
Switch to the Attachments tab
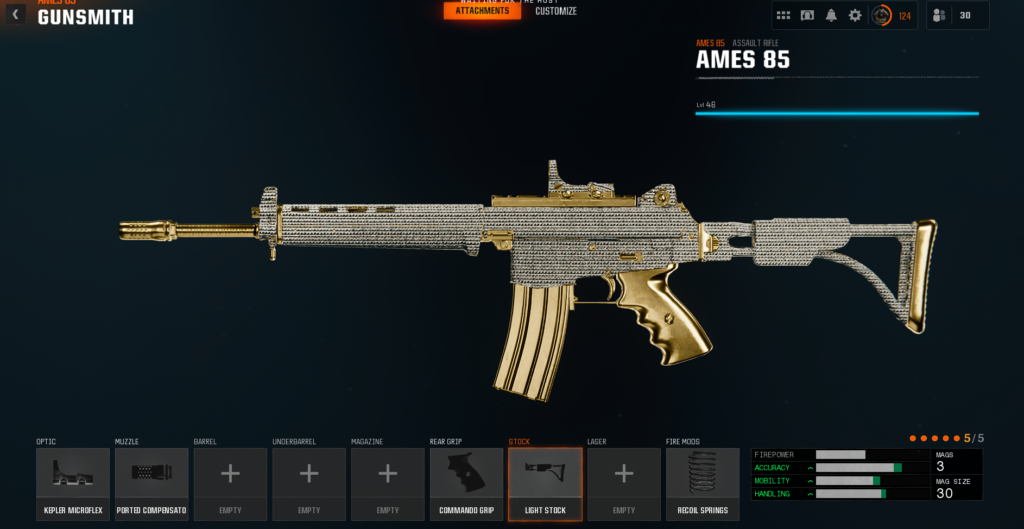482,11
